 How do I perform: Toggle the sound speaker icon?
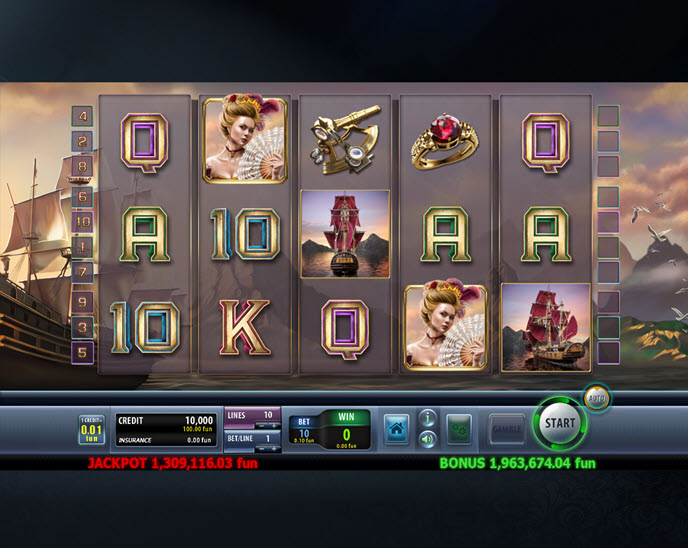[428, 438]
